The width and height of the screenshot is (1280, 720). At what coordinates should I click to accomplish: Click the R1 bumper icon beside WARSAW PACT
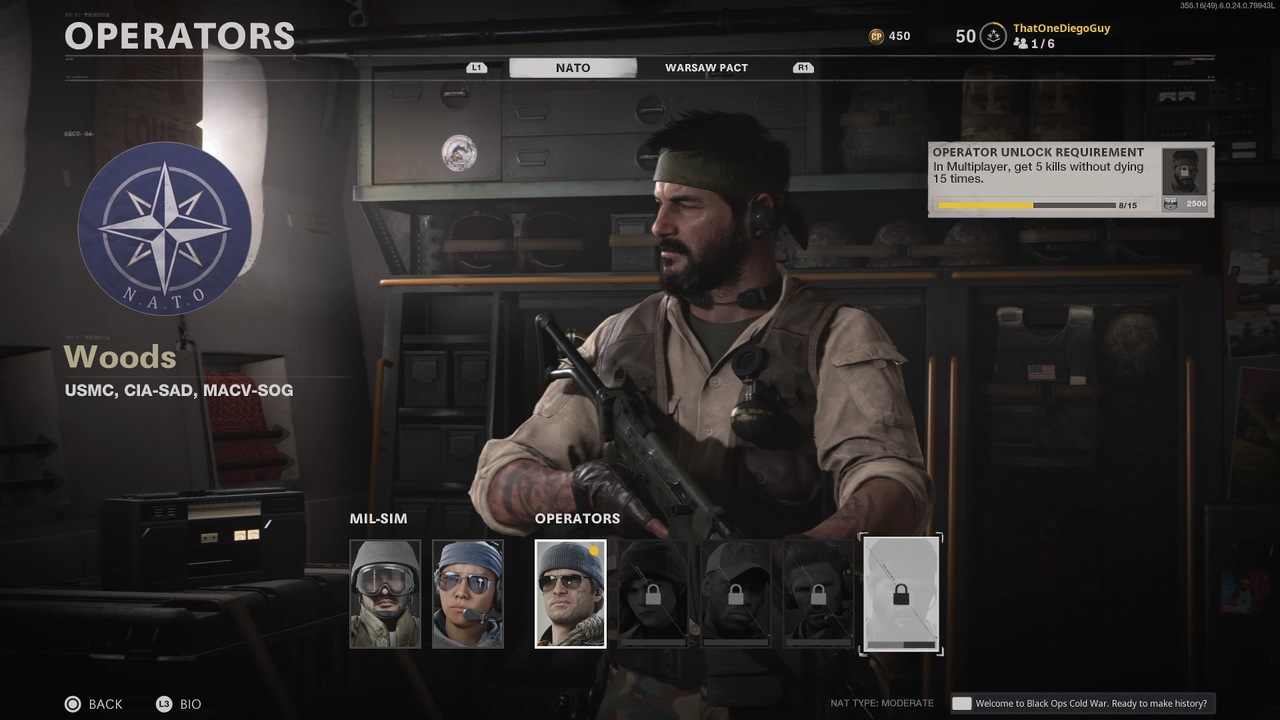click(802, 67)
